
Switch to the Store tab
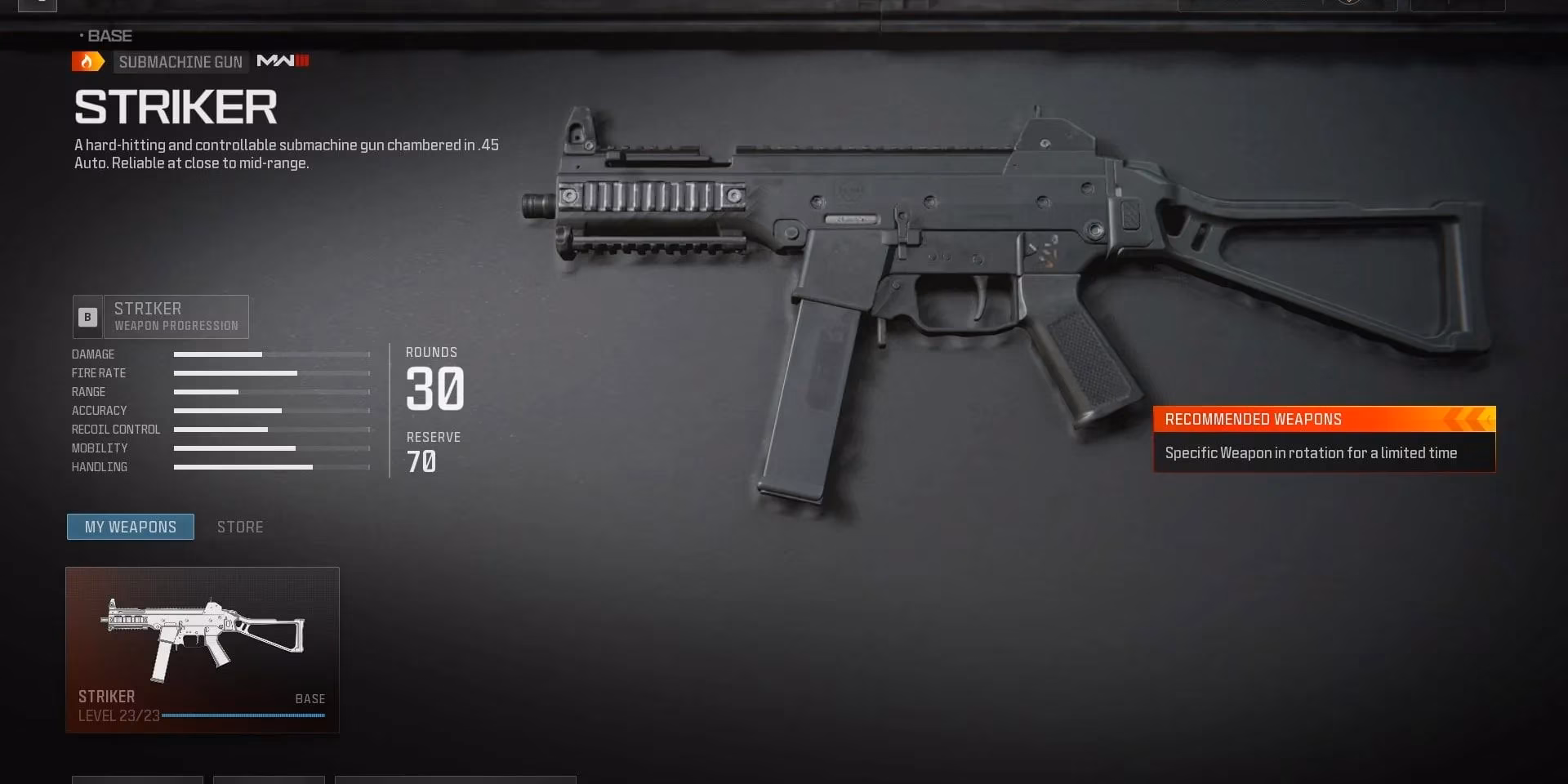tap(239, 526)
